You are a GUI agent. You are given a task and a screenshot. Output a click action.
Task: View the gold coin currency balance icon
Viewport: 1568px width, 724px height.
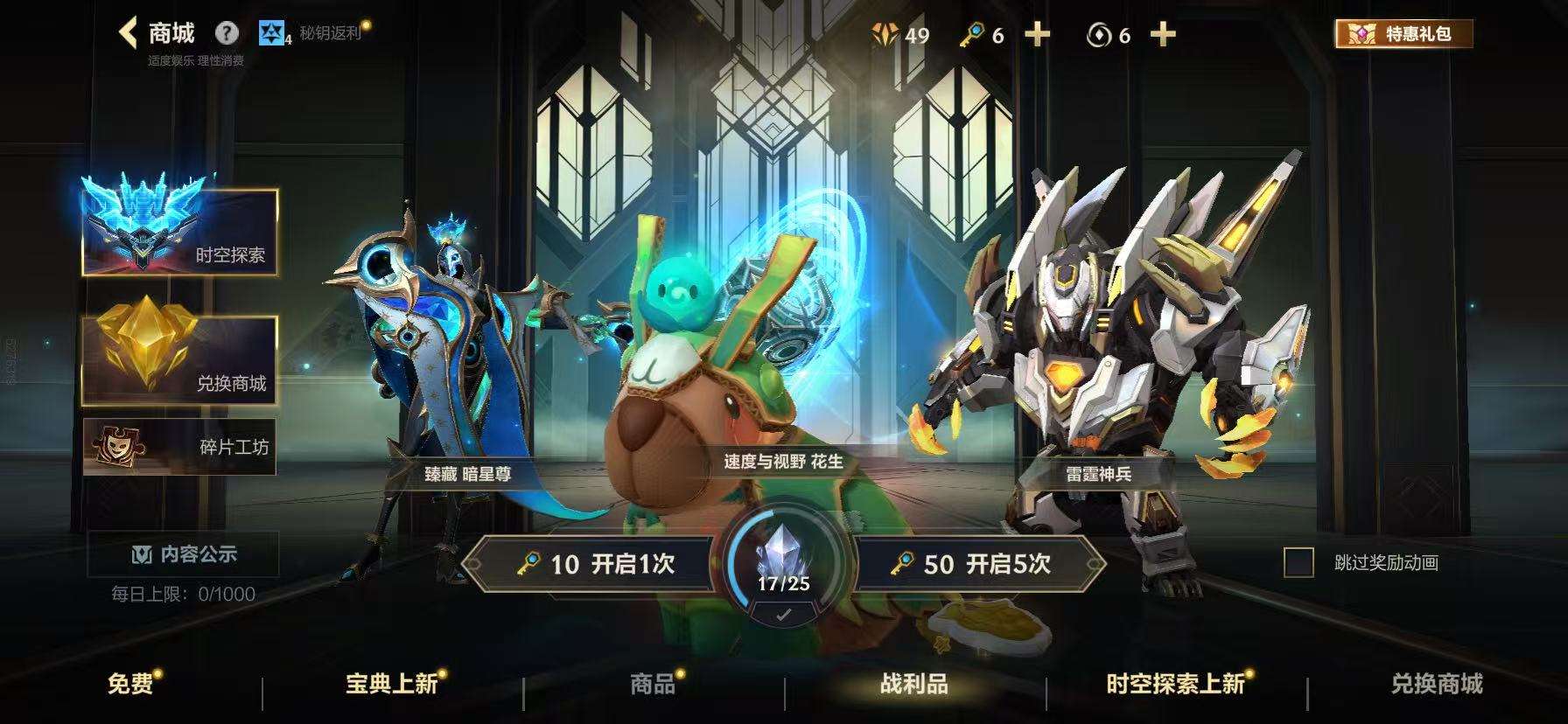pos(886,33)
